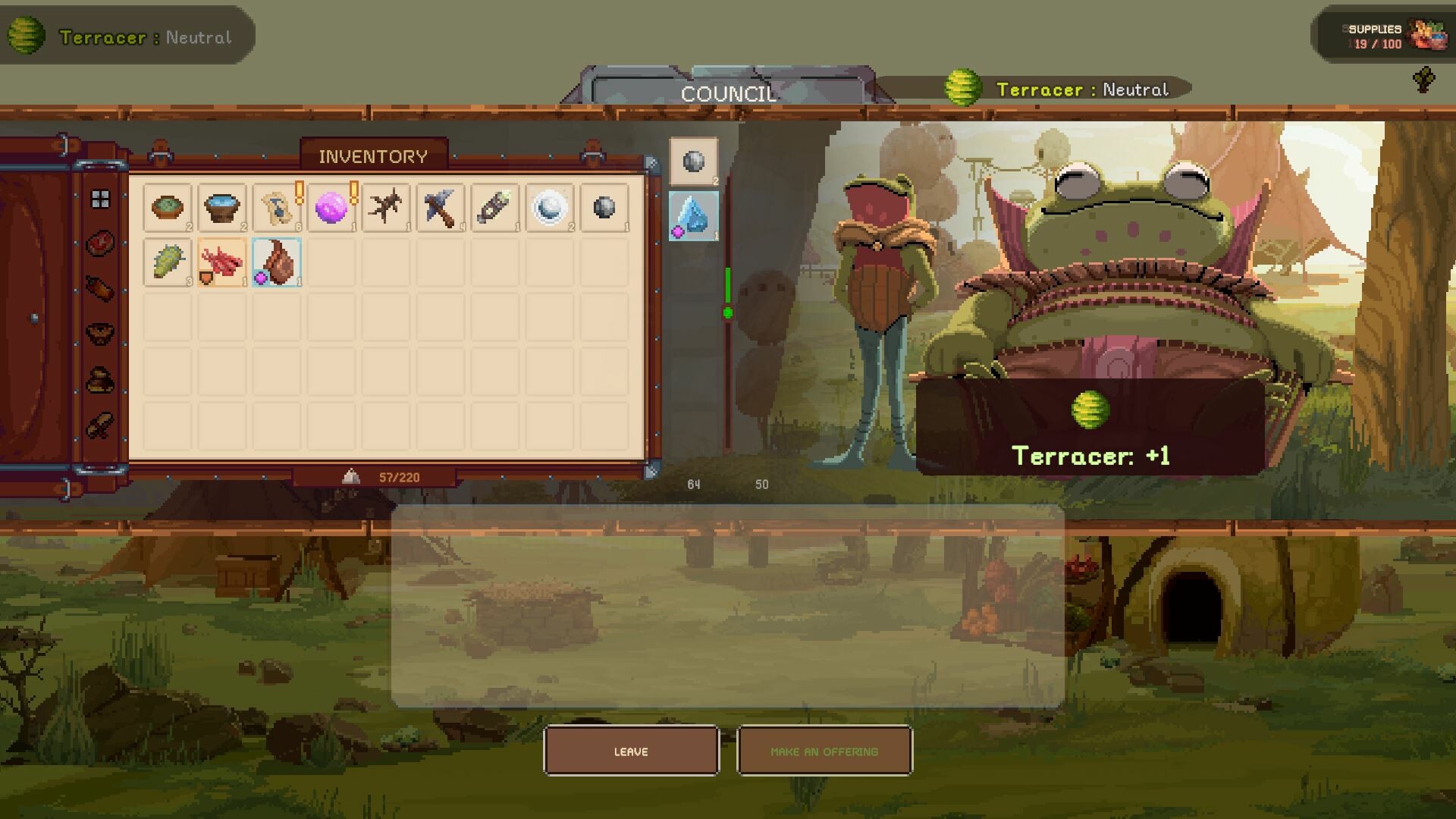This screenshot has width=1456, height=819.
Task: Select the meat filter icon in the sidebar
Action: click(x=99, y=242)
